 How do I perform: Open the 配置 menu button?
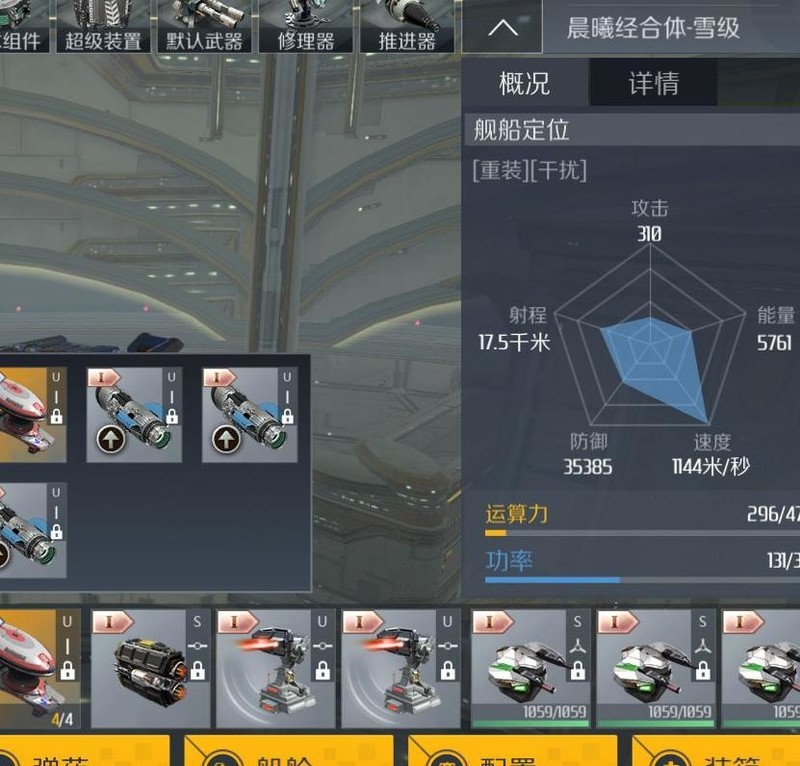[508, 752]
